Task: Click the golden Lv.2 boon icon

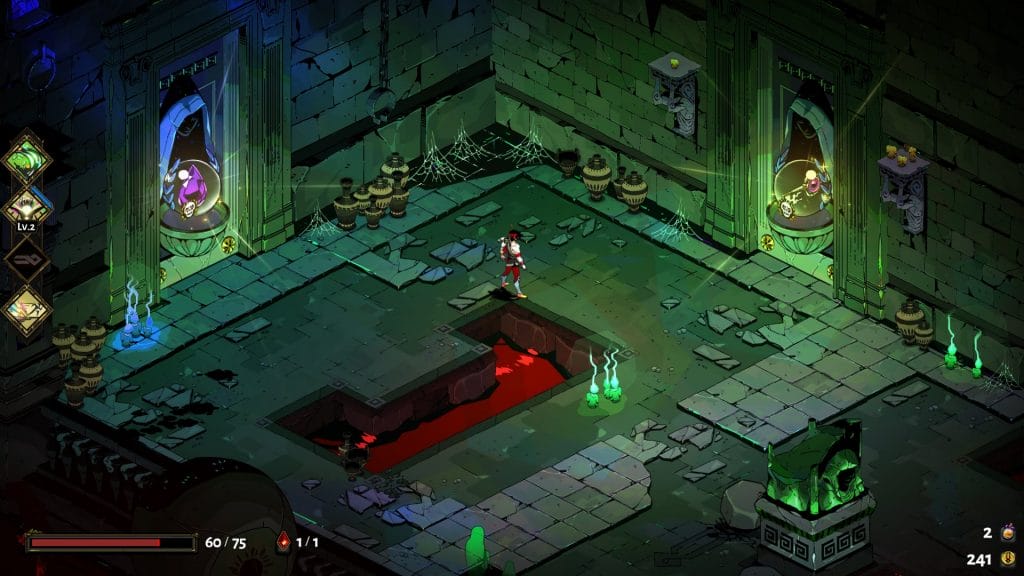Action: click(x=27, y=206)
